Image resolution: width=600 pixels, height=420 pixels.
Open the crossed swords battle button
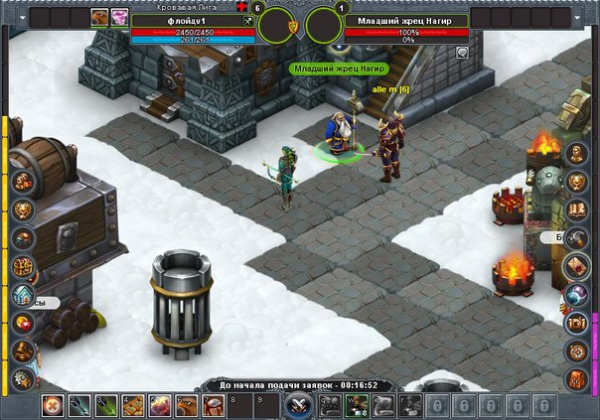tap(296, 405)
